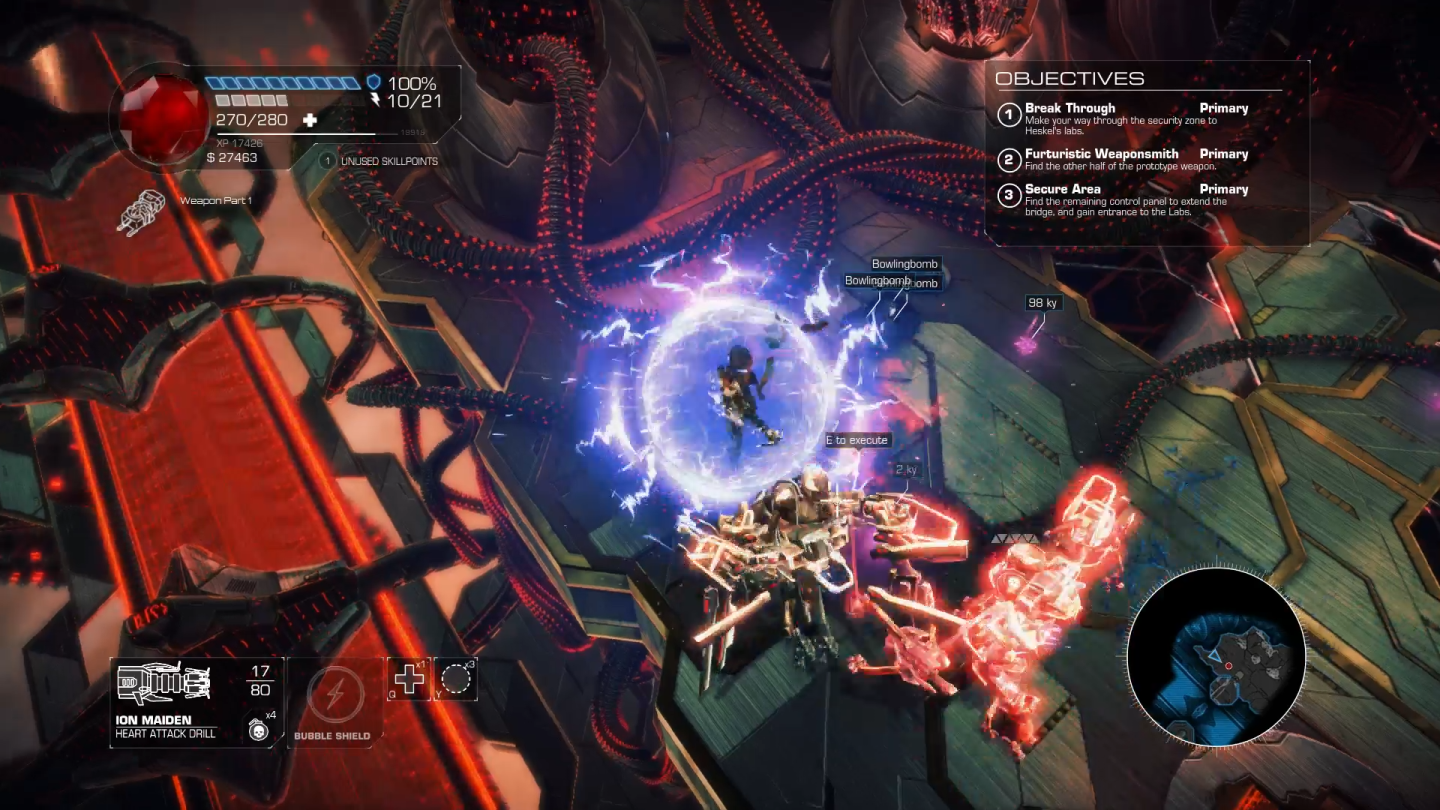Expand the 98 ky distance marker
Screen dimensions: 1440x810
[x=1042, y=303]
